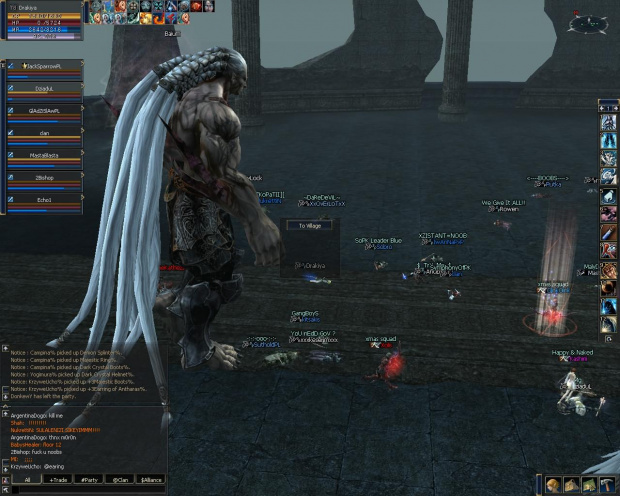Switch to the $Alliance chat tab
The width and height of the screenshot is (620, 496).
(151, 480)
